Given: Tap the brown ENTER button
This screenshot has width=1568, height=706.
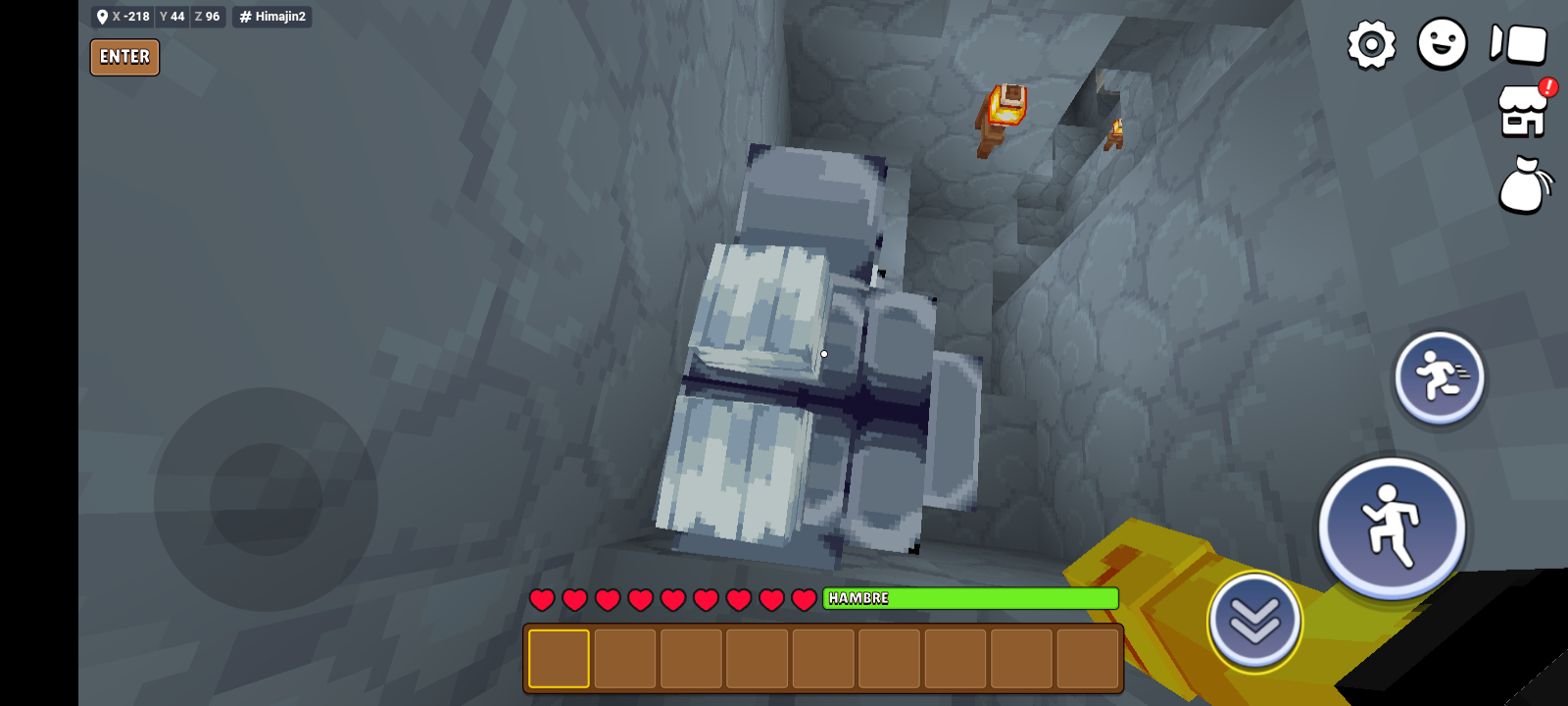Looking at the screenshot, I should tap(124, 57).
